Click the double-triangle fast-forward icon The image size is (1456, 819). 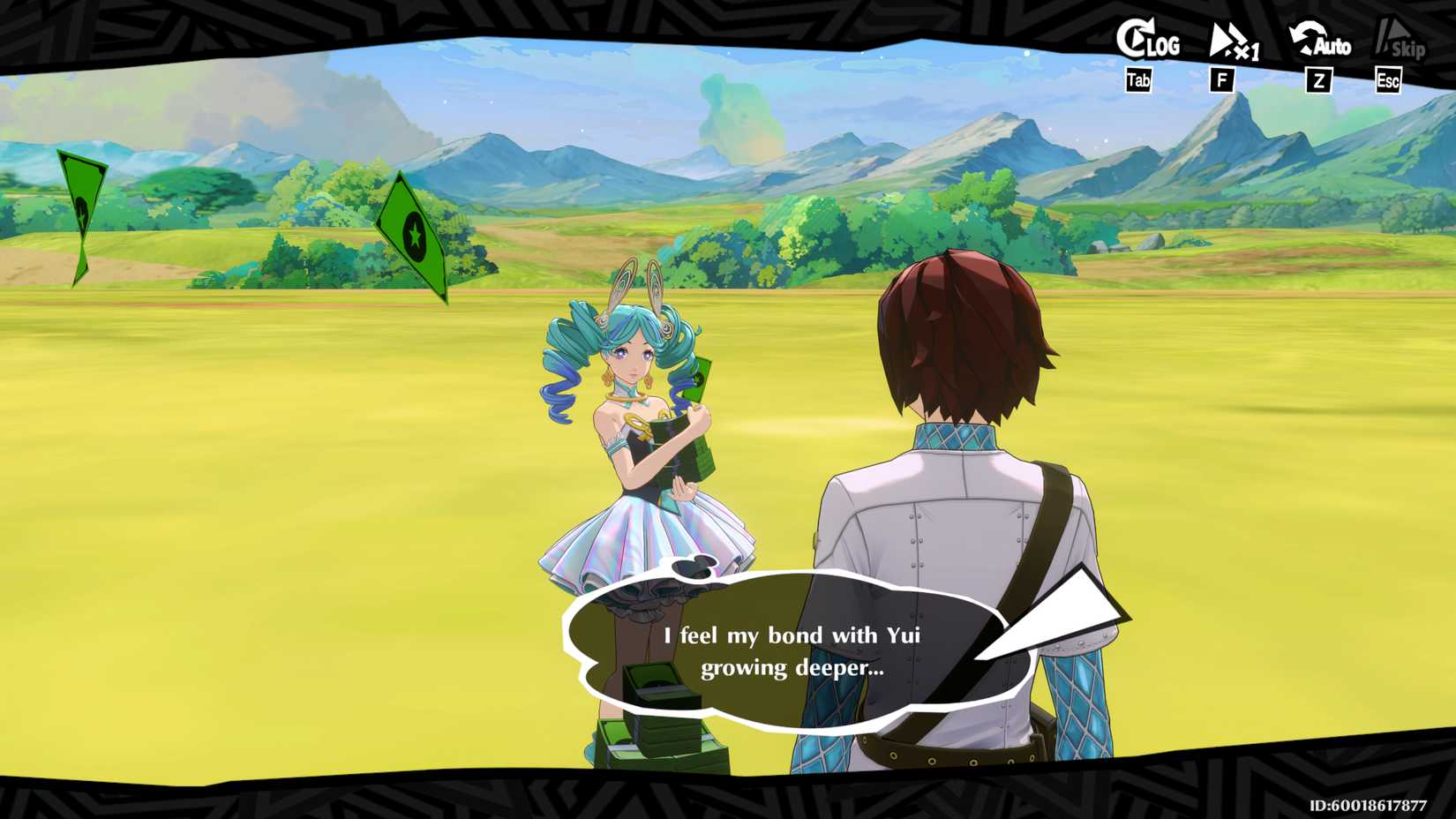coord(1222,38)
